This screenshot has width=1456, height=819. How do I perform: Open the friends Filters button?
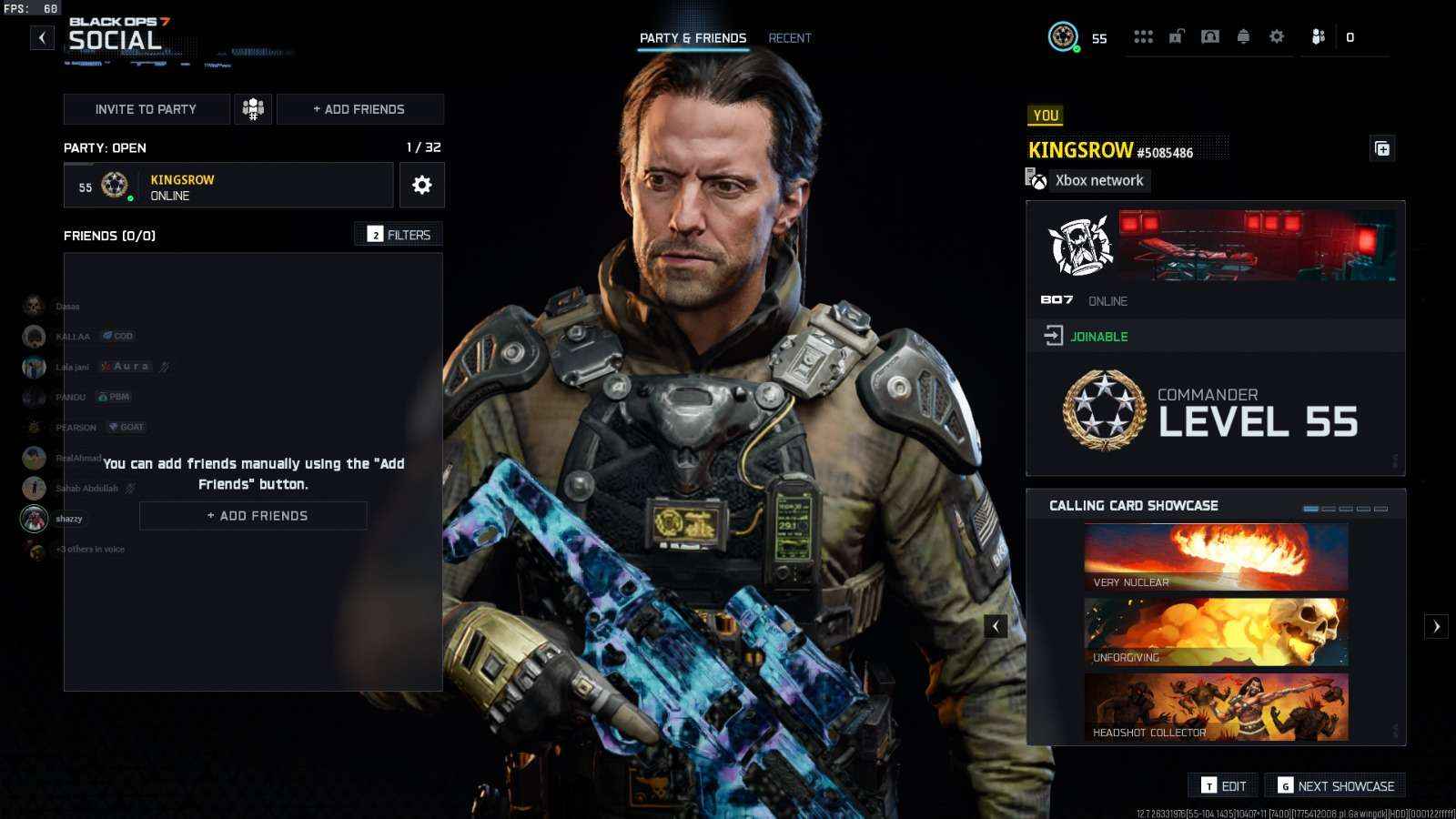(399, 235)
